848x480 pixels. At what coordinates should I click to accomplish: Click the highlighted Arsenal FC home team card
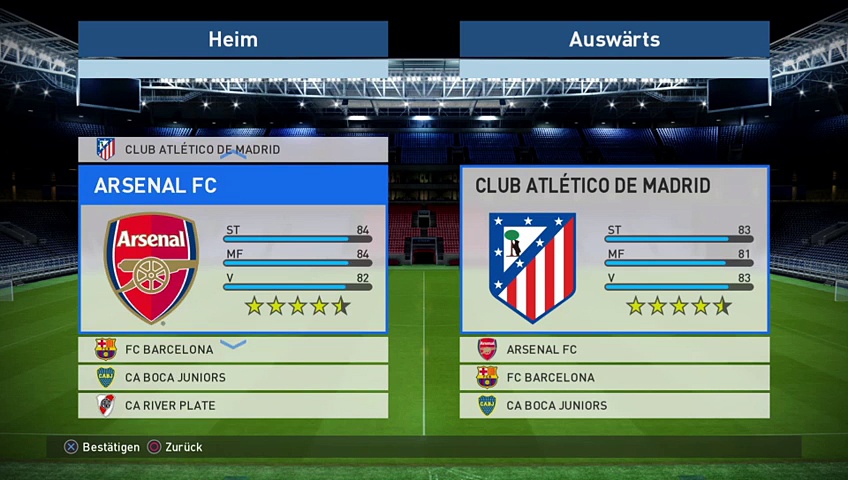(233, 249)
